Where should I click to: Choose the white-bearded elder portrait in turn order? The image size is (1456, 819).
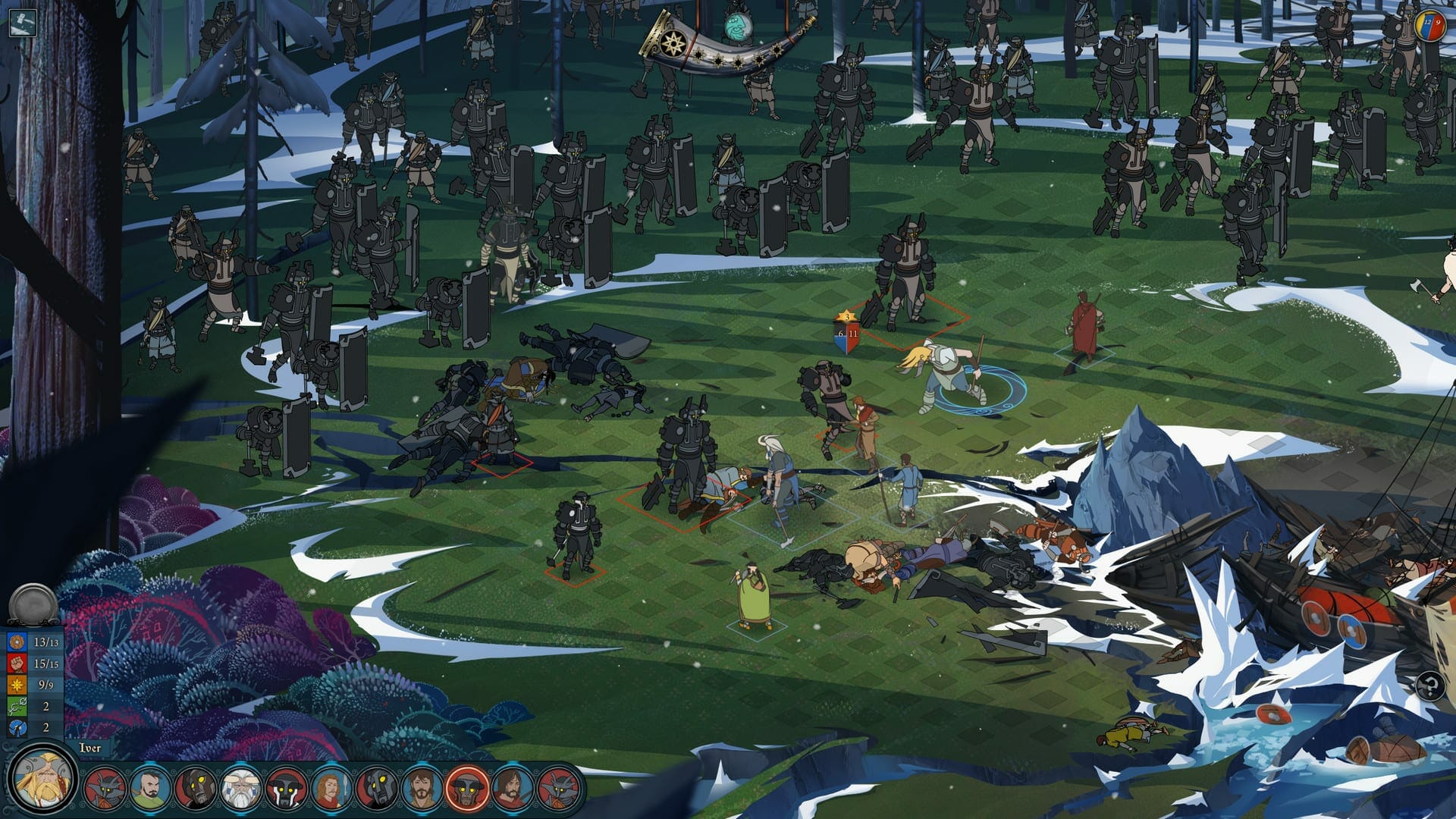click(240, 789)
